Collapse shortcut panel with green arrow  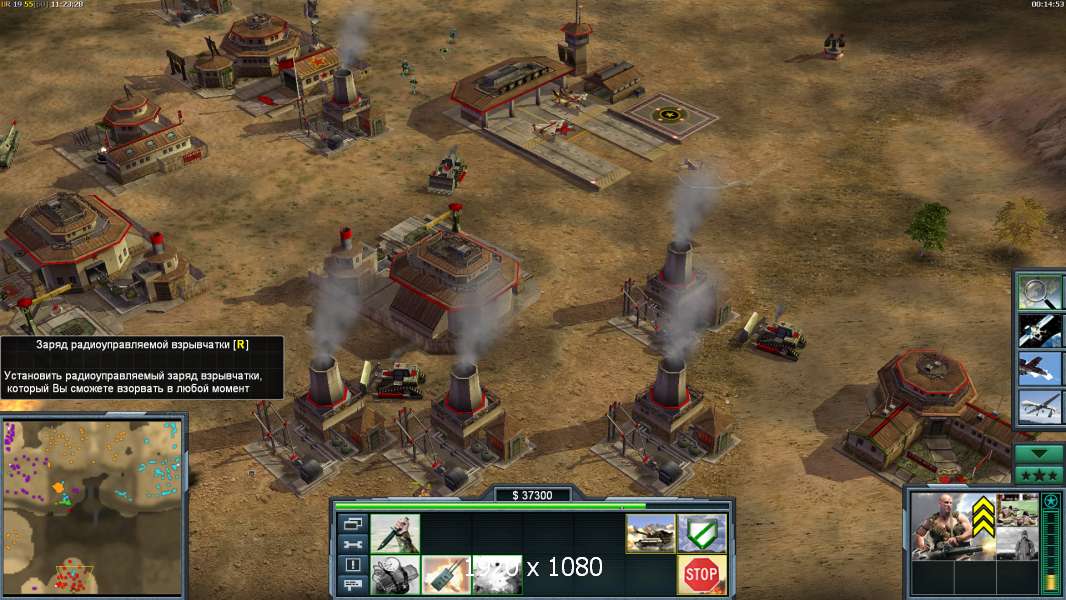tap(1039, 454)
